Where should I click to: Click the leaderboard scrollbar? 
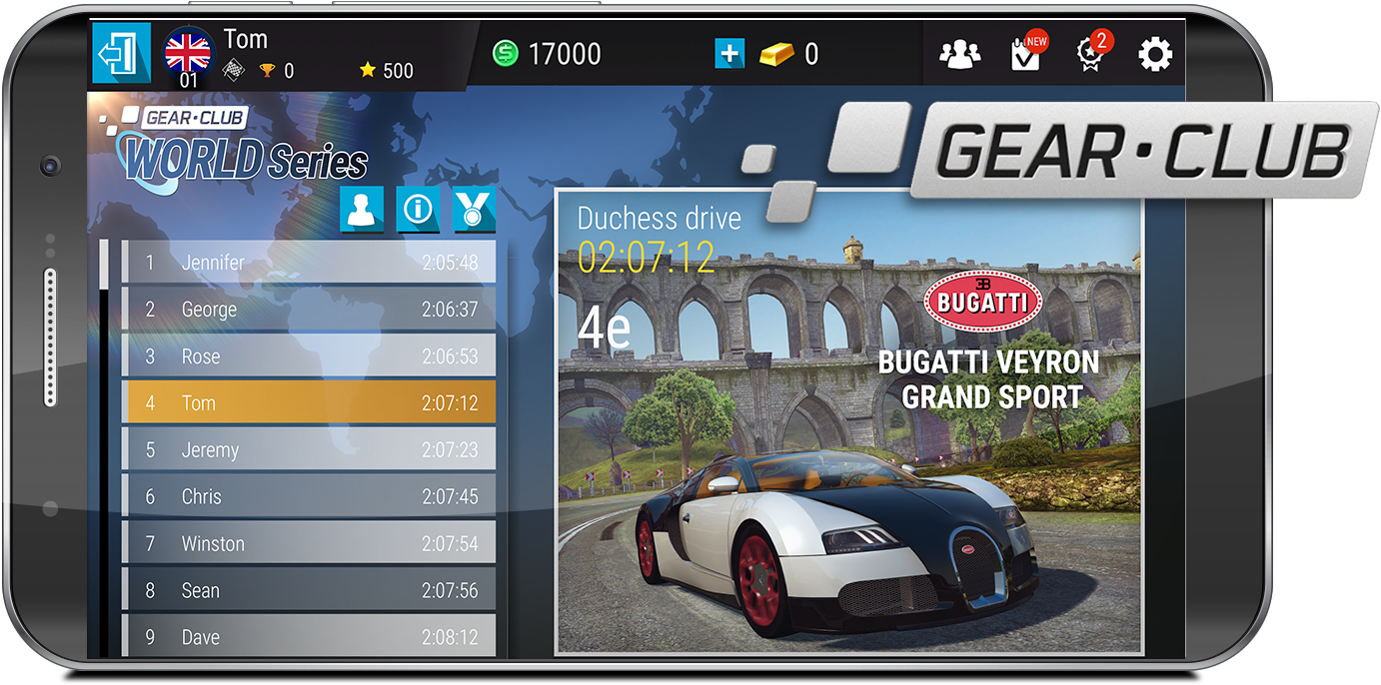pyautogui.click(x=104, y=450)
